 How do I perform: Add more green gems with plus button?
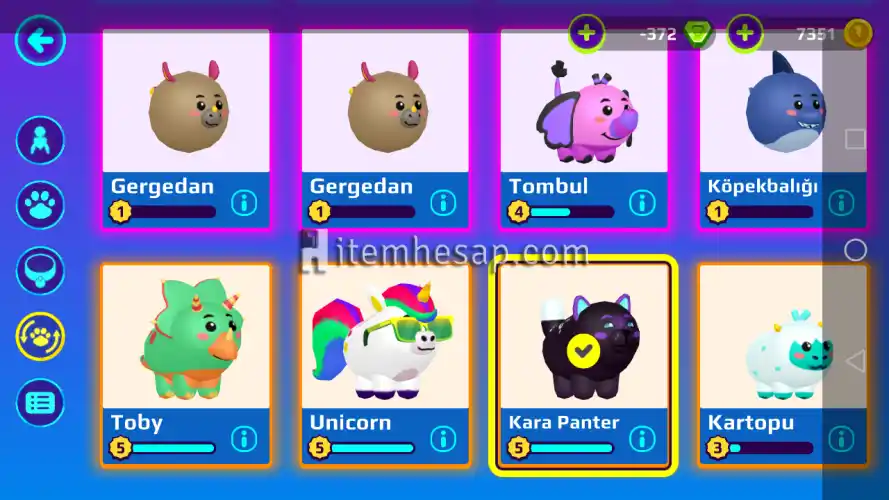pyautogui.click(x=586, y=34)
